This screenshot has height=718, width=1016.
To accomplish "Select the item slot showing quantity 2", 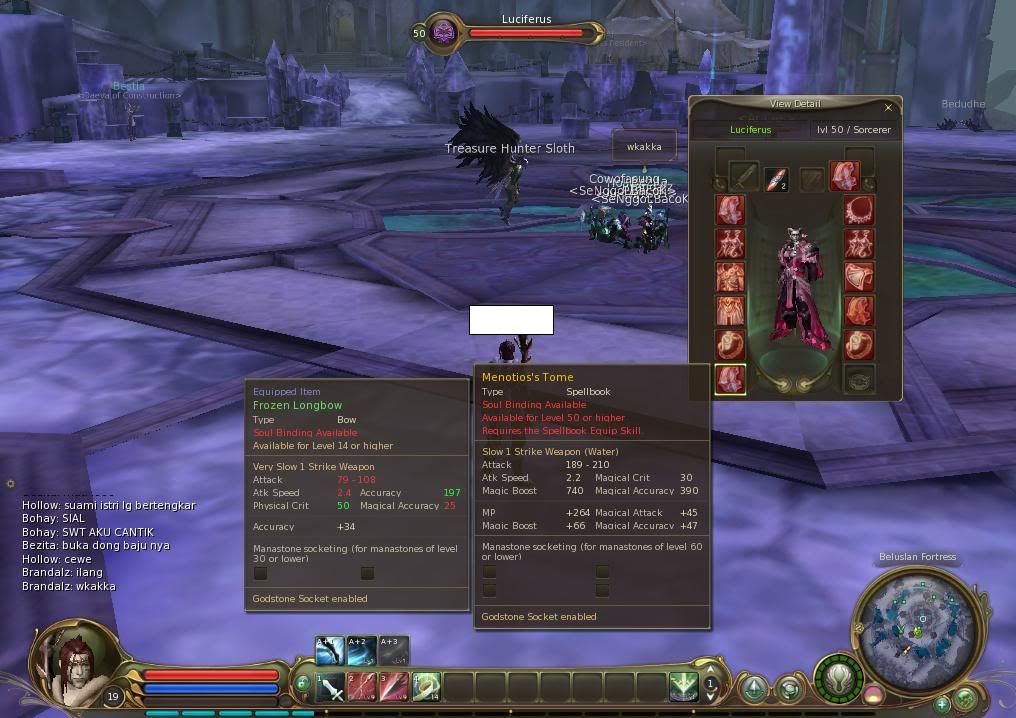I will pos(777,179).
